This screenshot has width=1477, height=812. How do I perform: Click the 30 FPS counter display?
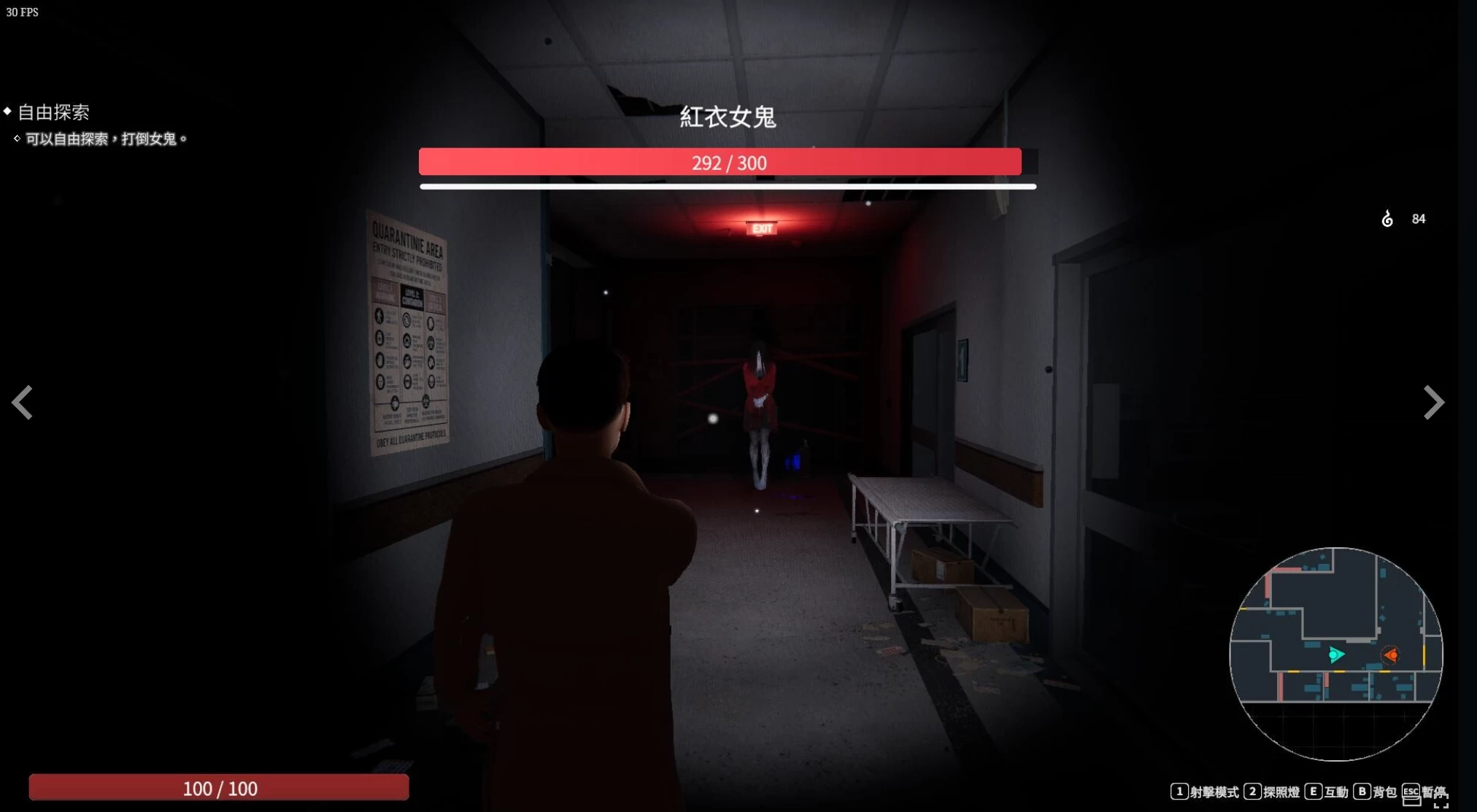click(x=24, y=12)
